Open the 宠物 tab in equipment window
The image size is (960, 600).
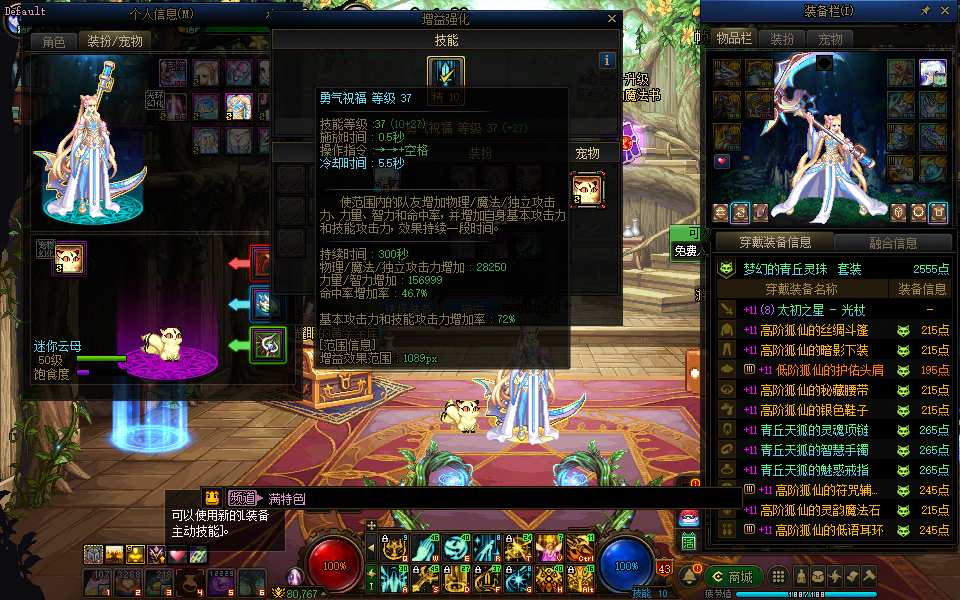(x=830, y=39)
